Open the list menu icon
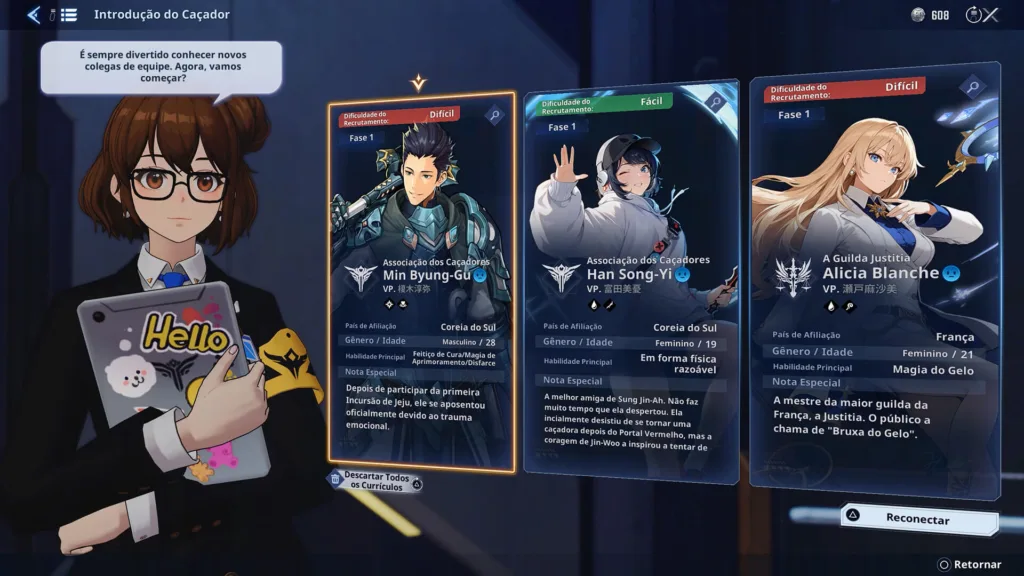1024x576 pixels. pos(66,14)
